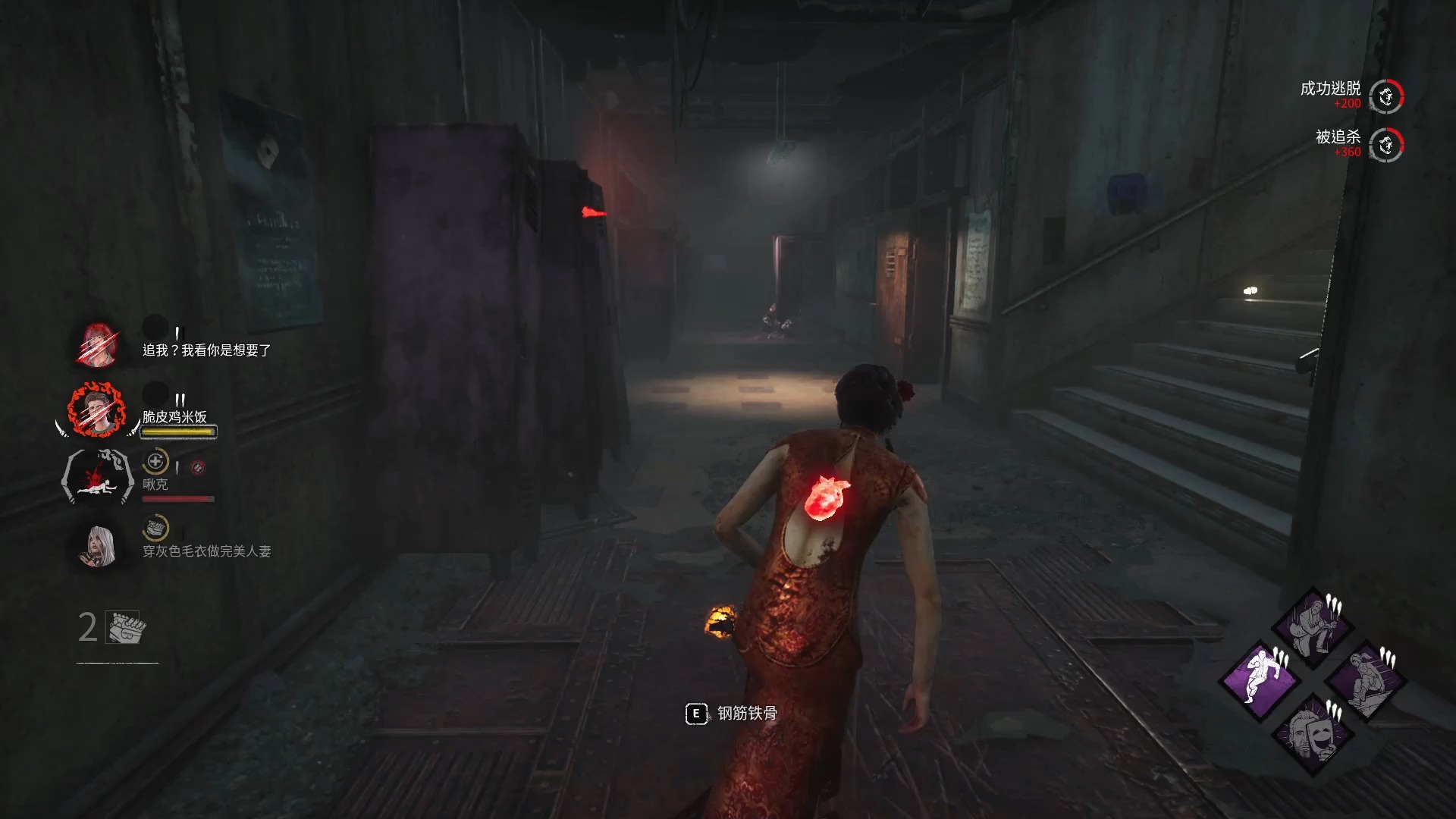Screen dimensions: 1456x819
Task: Click the 被追杀 score event emblem
Action: pos(1386,145)
